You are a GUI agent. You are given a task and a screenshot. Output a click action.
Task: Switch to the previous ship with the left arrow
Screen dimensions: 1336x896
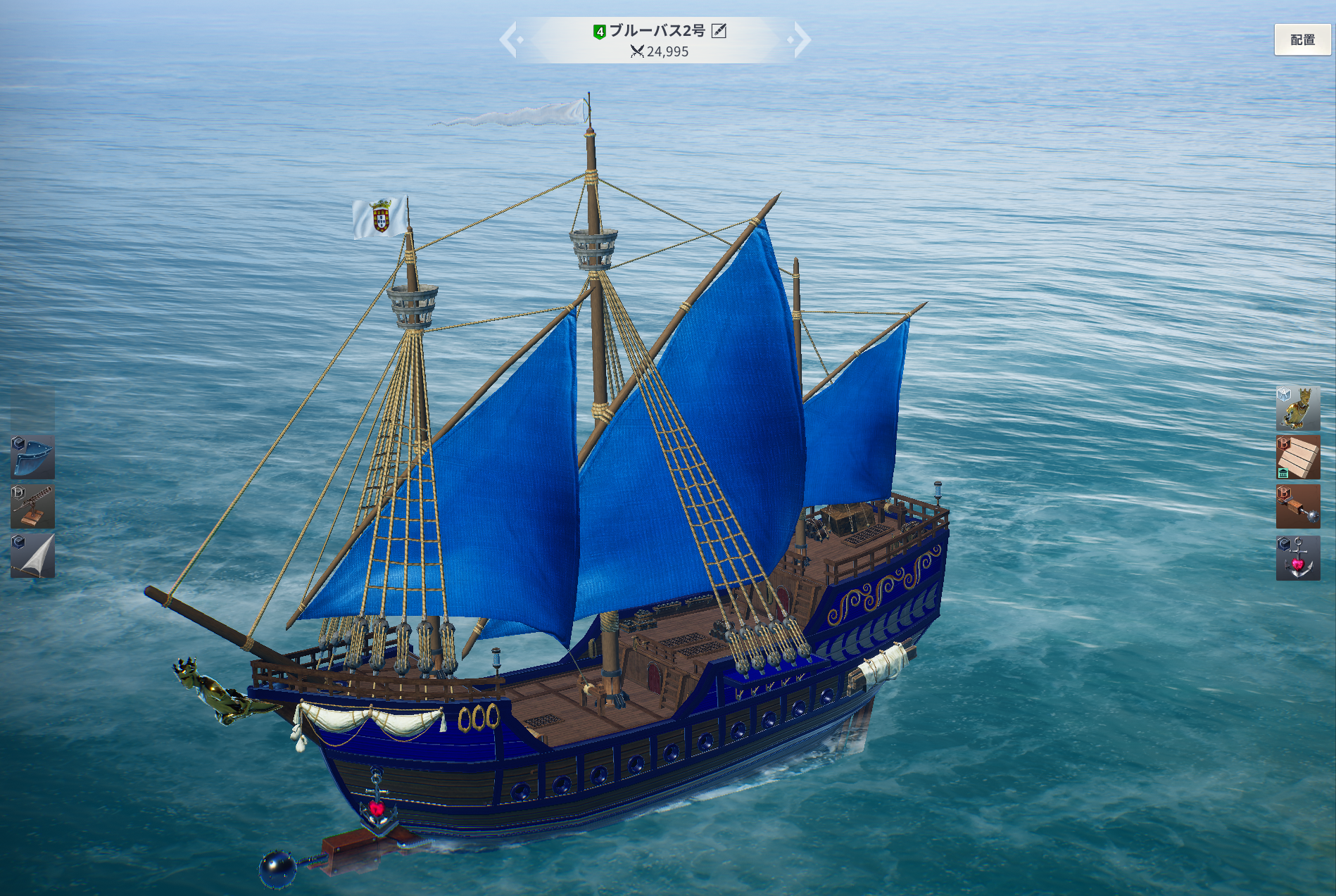509,39
